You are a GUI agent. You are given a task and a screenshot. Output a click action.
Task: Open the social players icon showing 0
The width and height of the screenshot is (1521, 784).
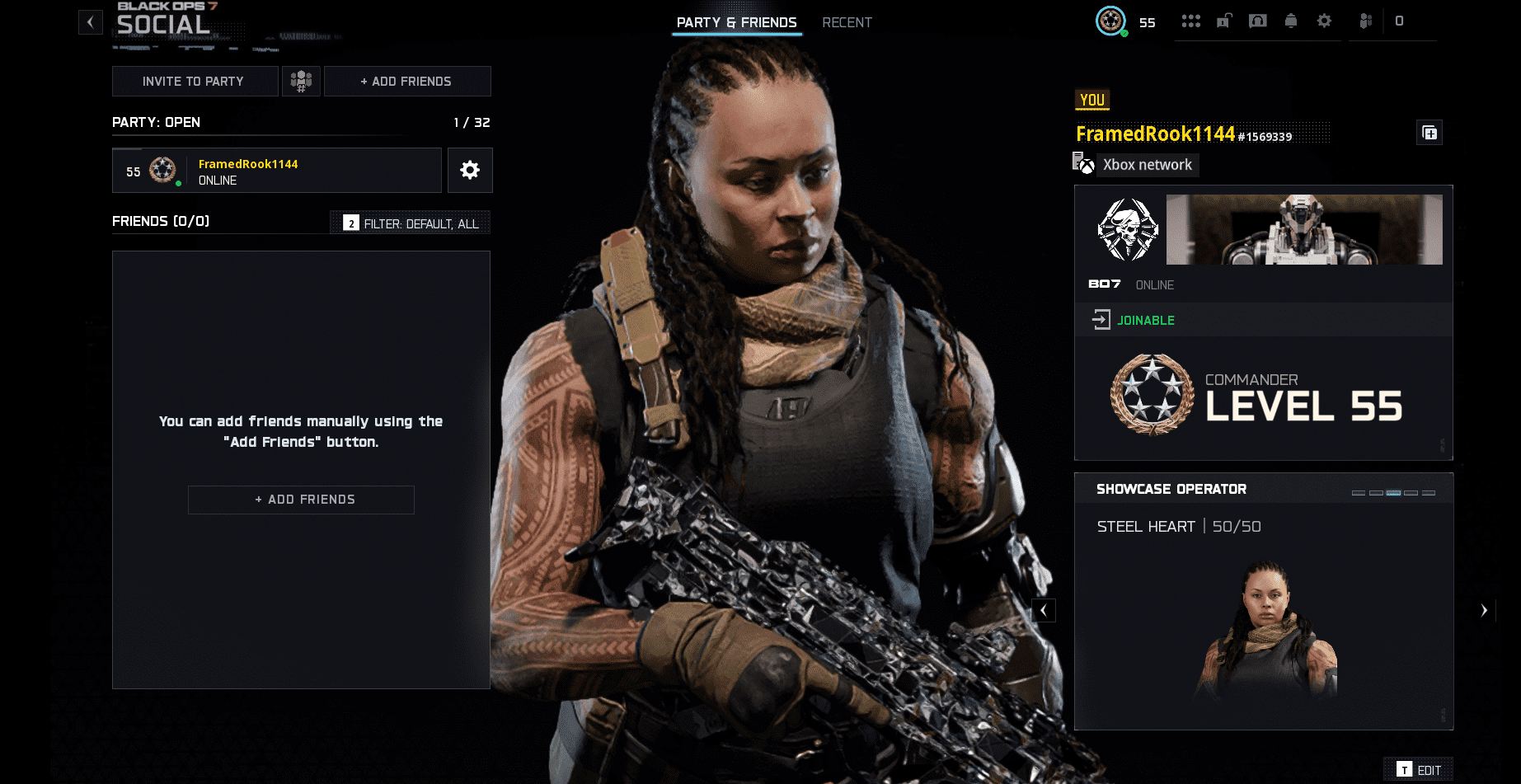pyautogui.click(x=1364, y=21)
